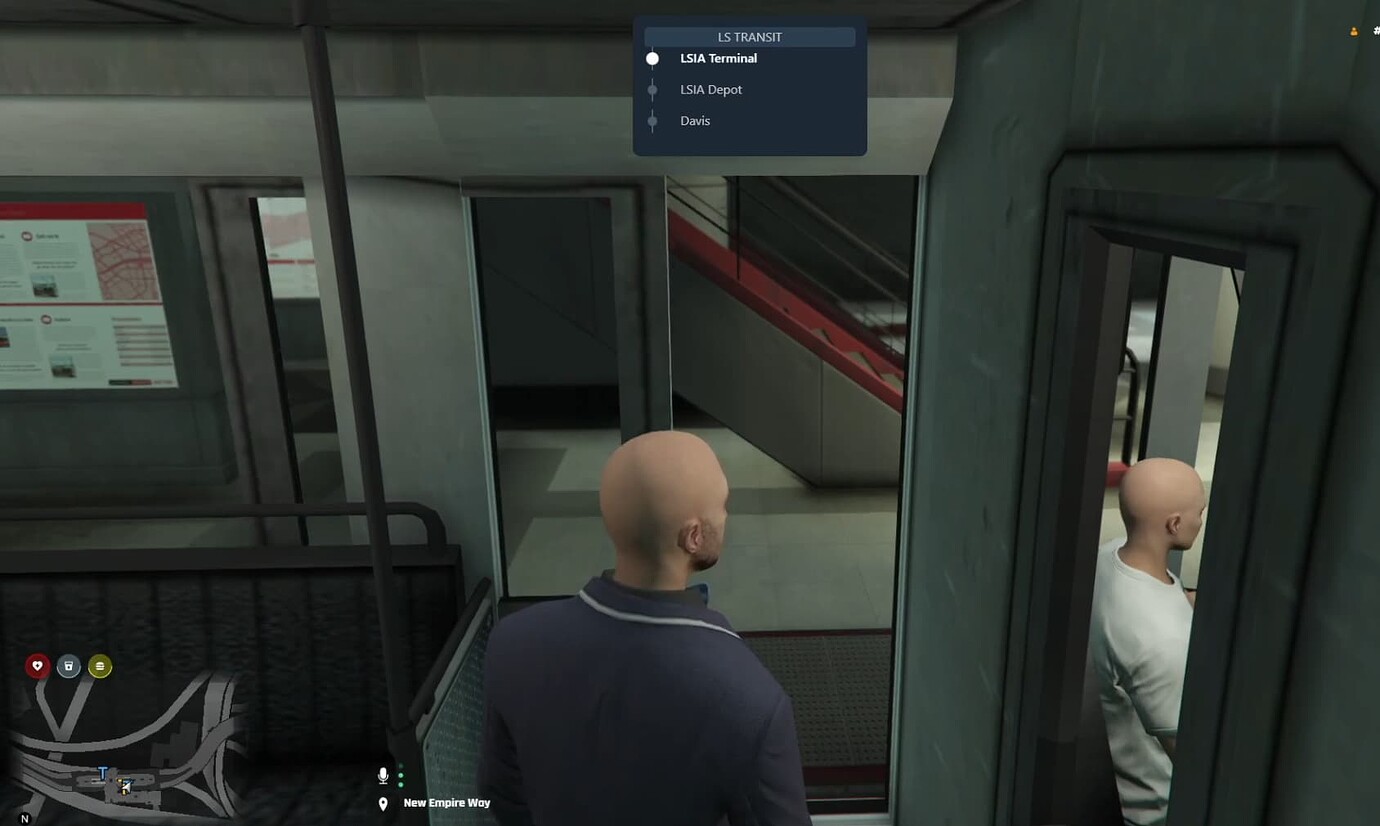
Task: Mute your microphone via the mic icon
Action: point(383,774)
